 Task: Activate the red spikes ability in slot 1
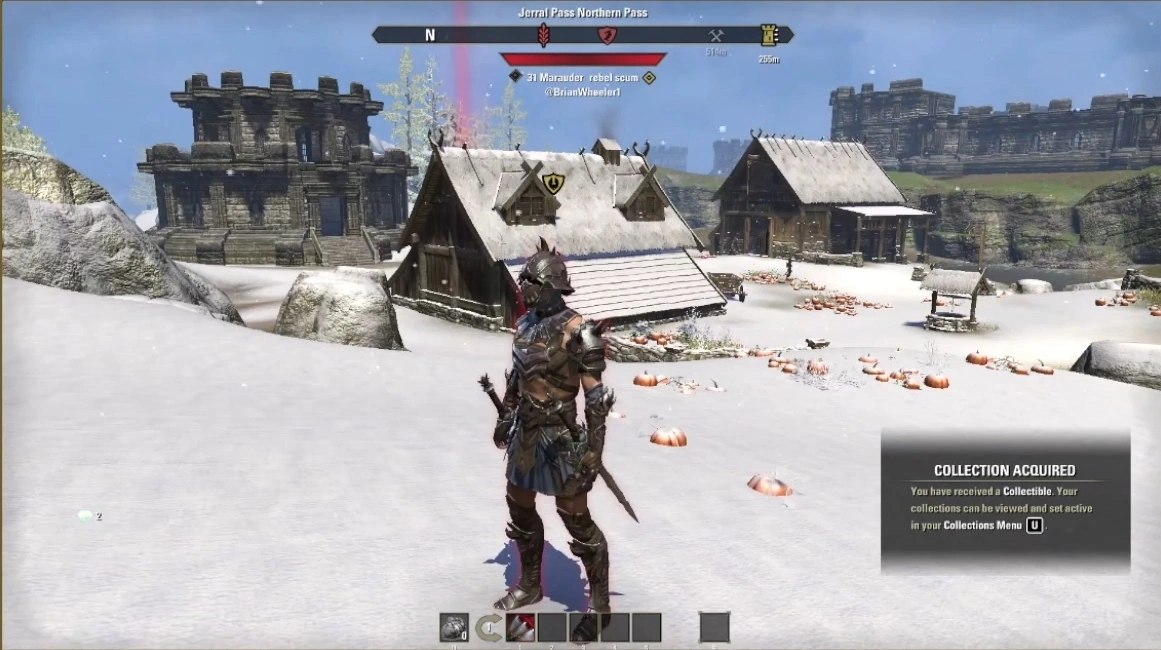pyautogui.click(x=521, y=627)
